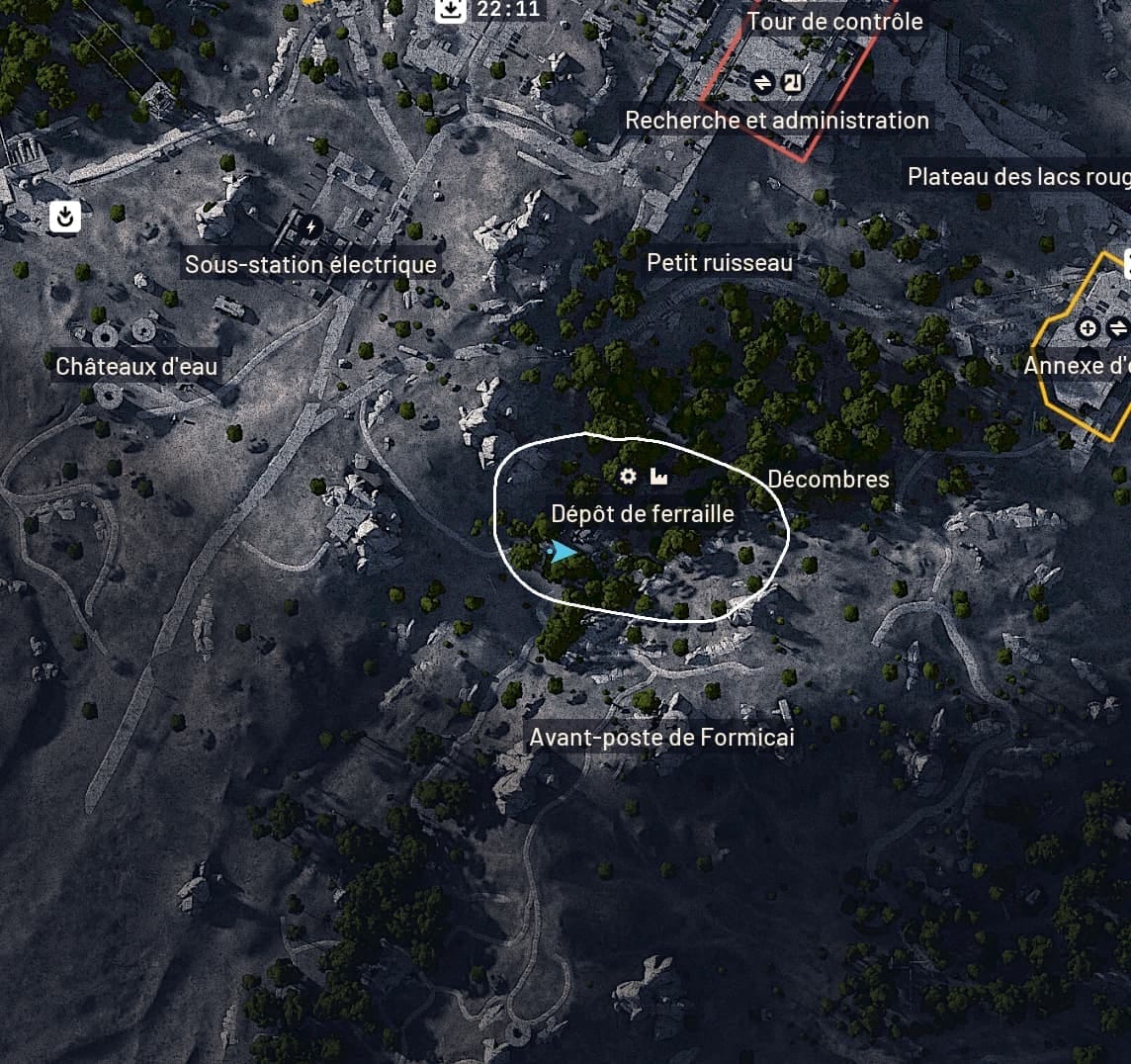This screenshot has width=1131, height=1064.
Task: Select the Petit ruisseau location label
Action: tap(720, 262)
